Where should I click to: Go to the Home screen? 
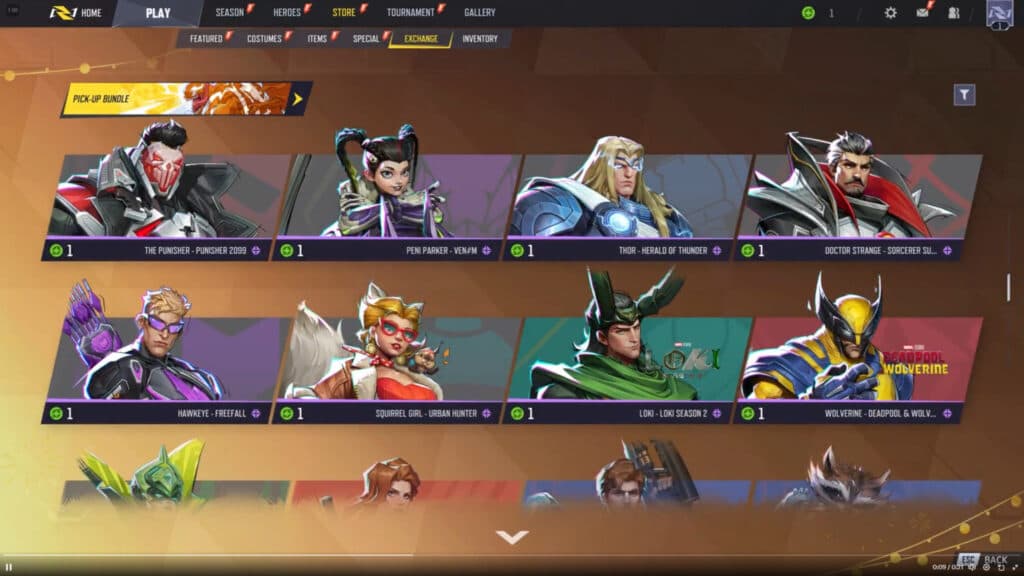tap(78, 13)
